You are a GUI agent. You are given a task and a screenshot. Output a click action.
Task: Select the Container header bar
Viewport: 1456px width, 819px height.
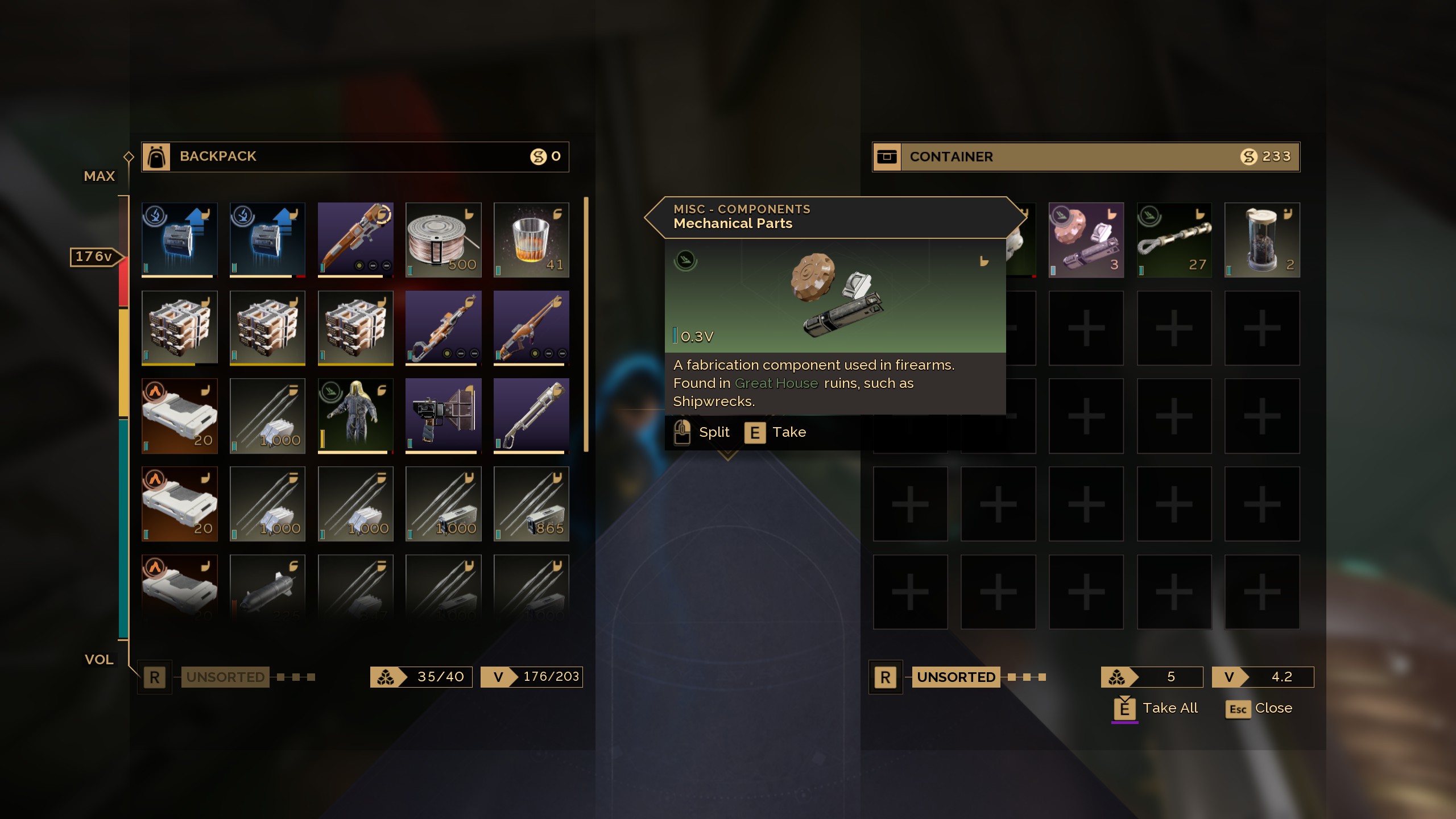tap(1086, 156)
